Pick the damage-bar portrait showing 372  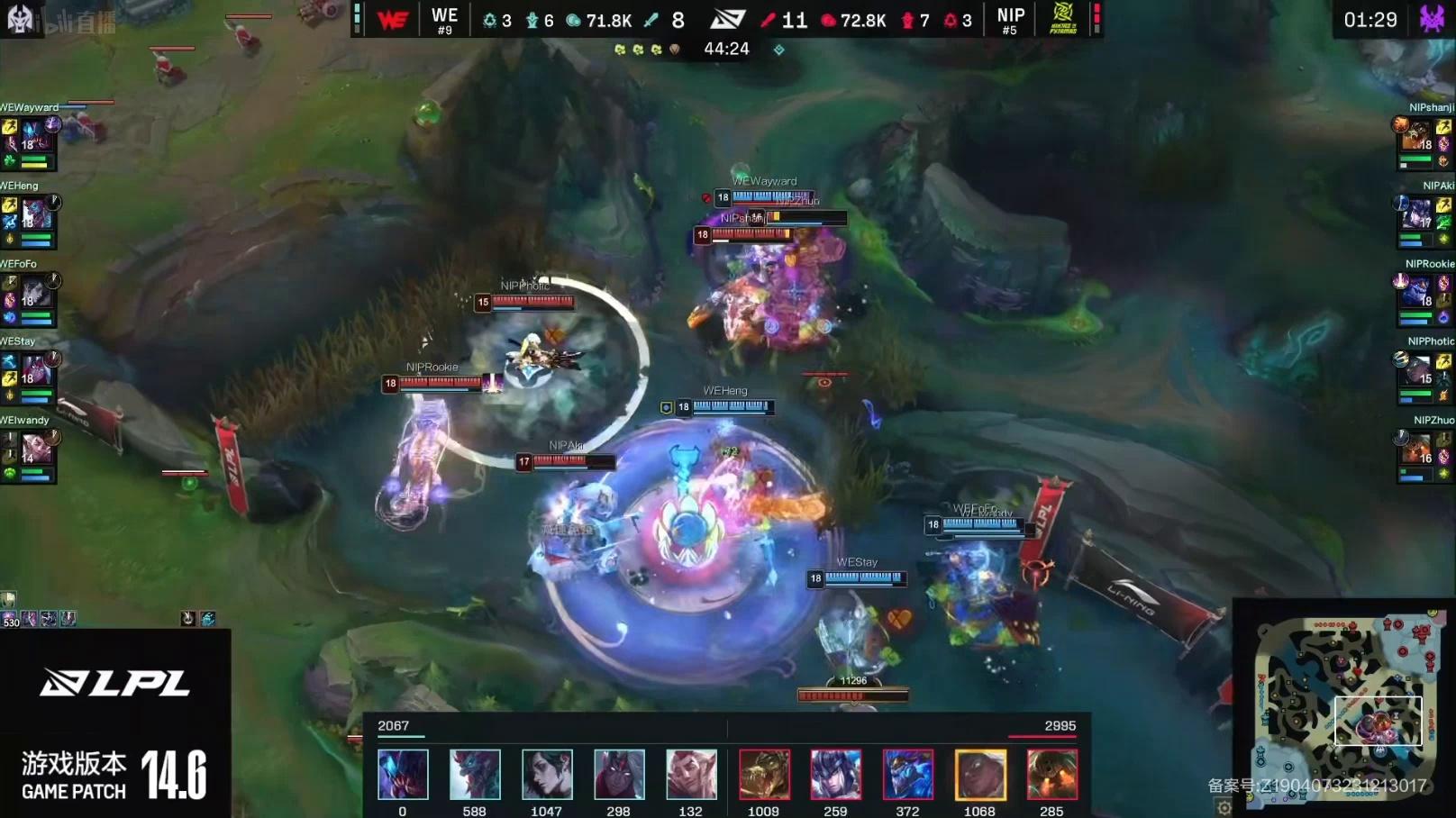[x=908, y=774]
